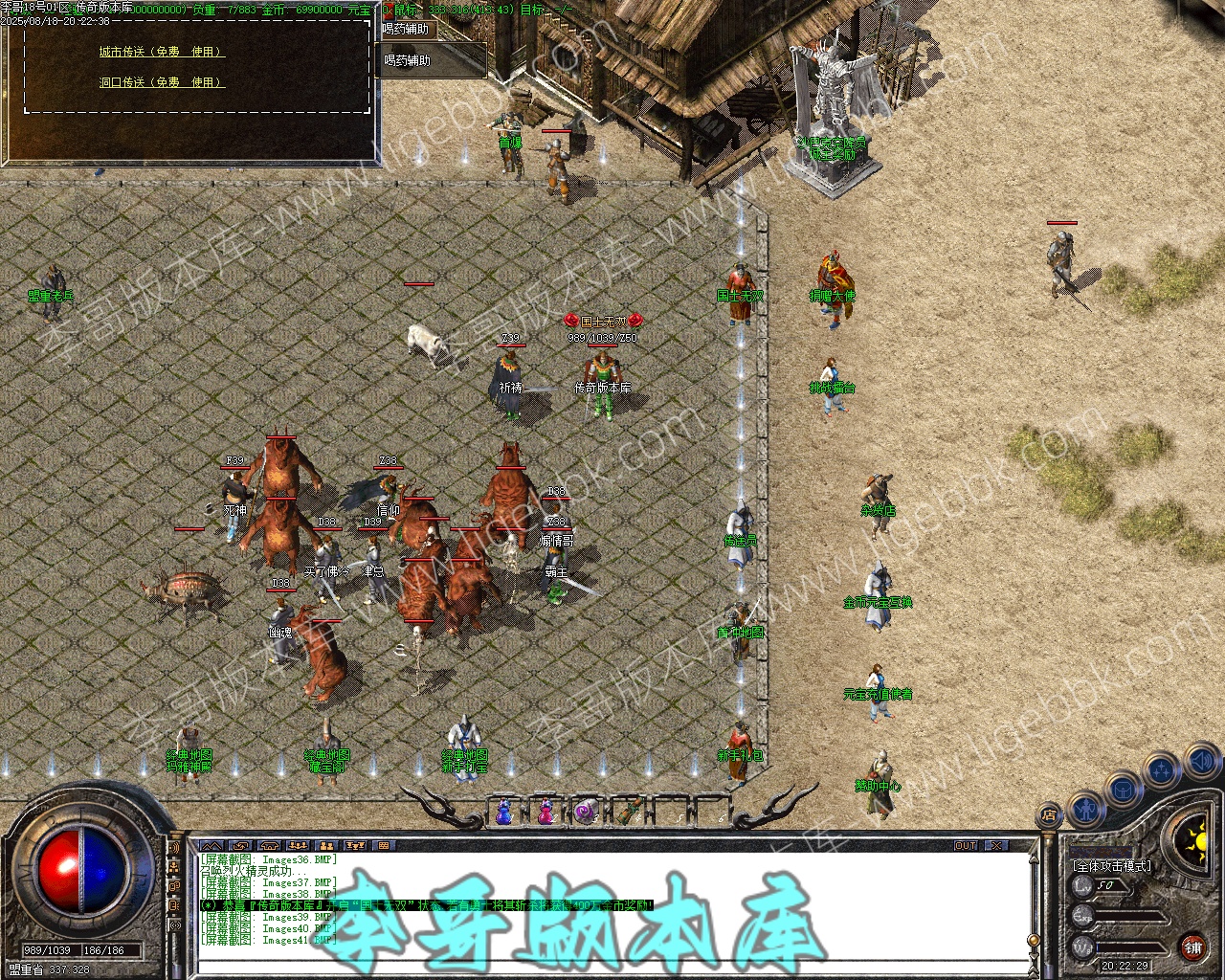The image size is (1225, 980).
Task: Change the 全体攻击模式 attack mode label
Action: [x=1113, y=865]
